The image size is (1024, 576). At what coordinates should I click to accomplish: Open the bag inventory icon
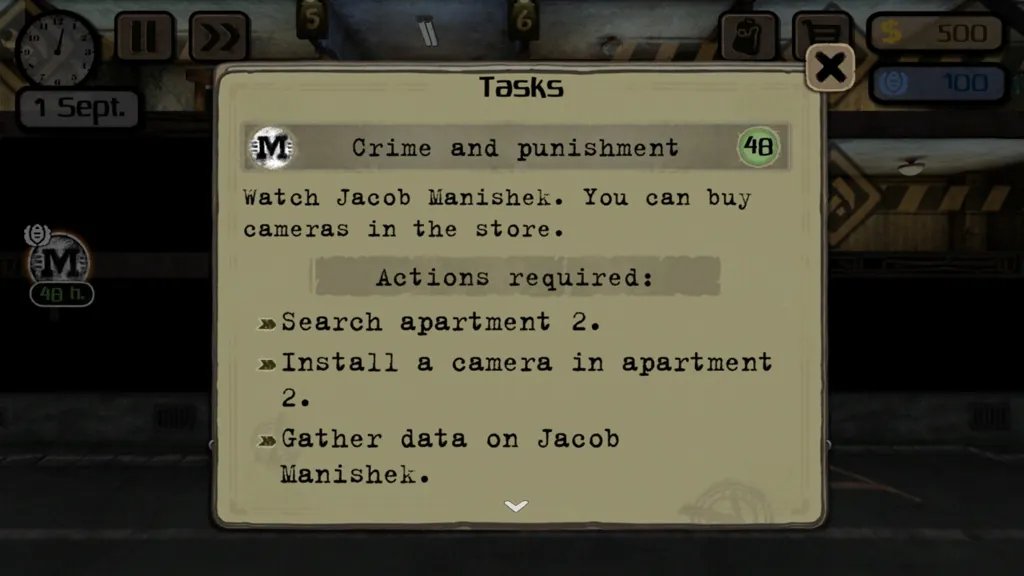click(749, 36)
